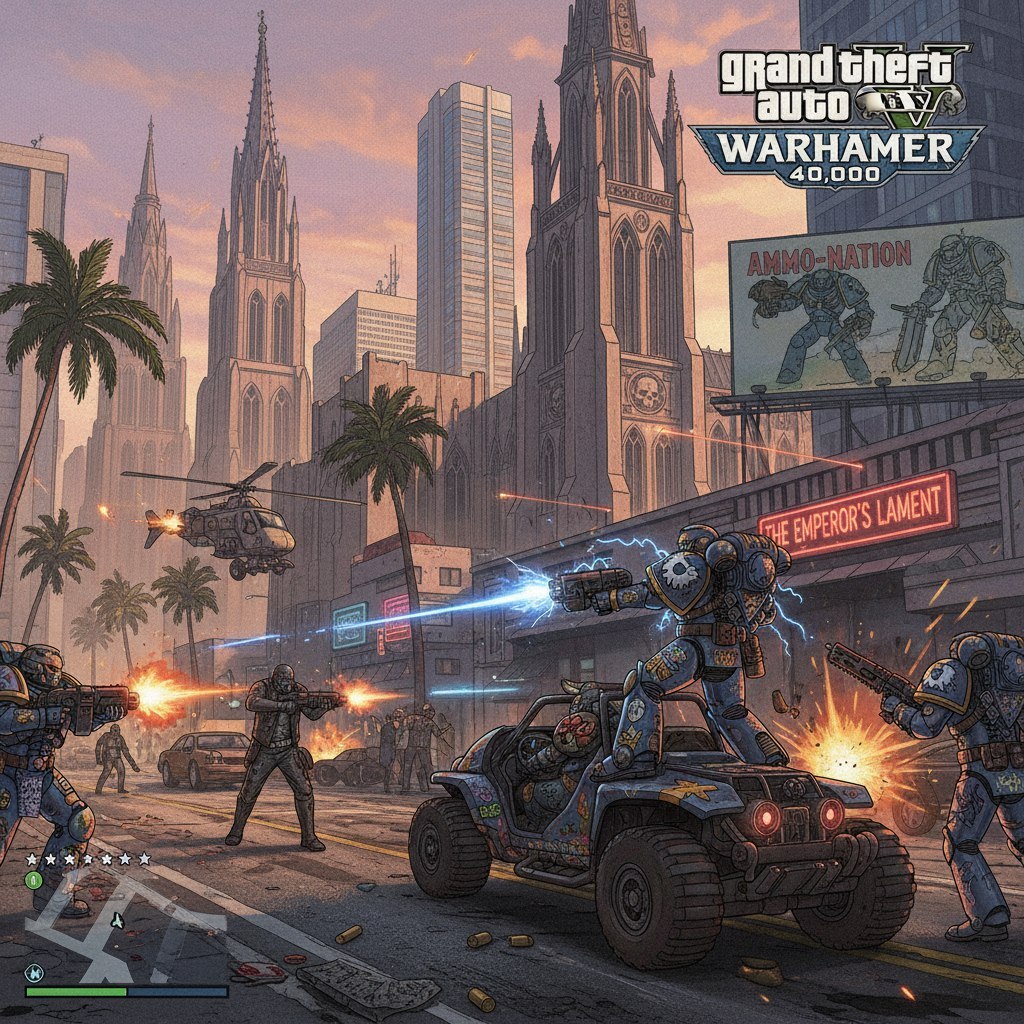Select the player arrow marker on the minimap

coord(117,920)
